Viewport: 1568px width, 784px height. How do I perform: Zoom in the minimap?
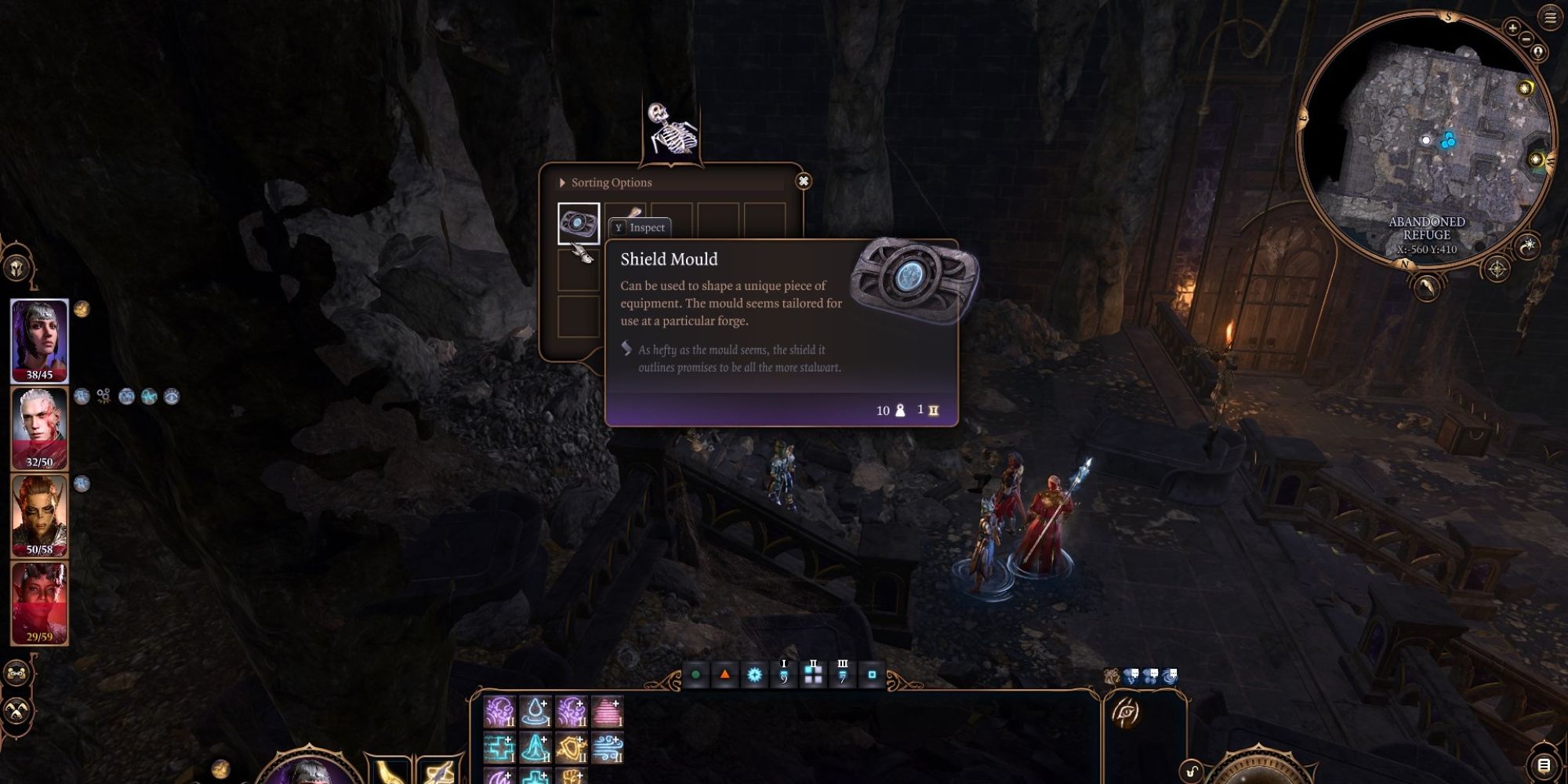tap(1512, 28)
